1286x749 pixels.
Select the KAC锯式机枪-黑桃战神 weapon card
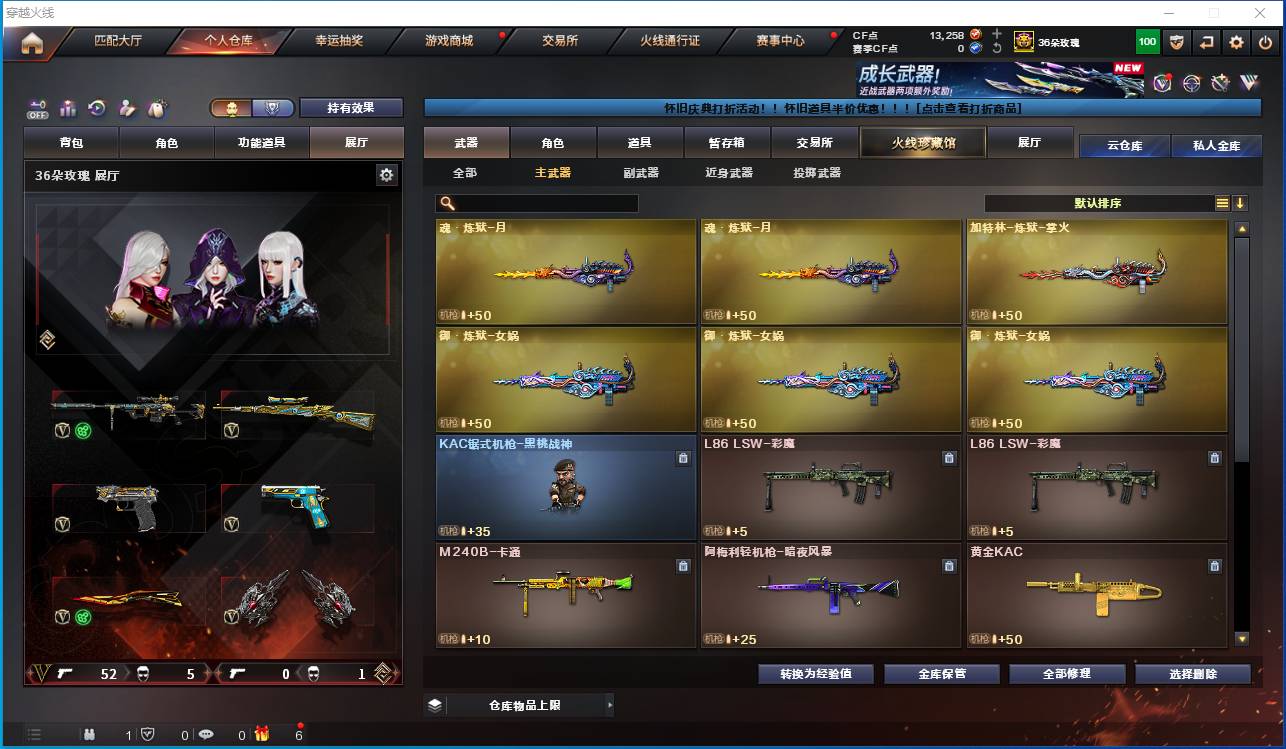pyautogui.click(x=565, y=490)
